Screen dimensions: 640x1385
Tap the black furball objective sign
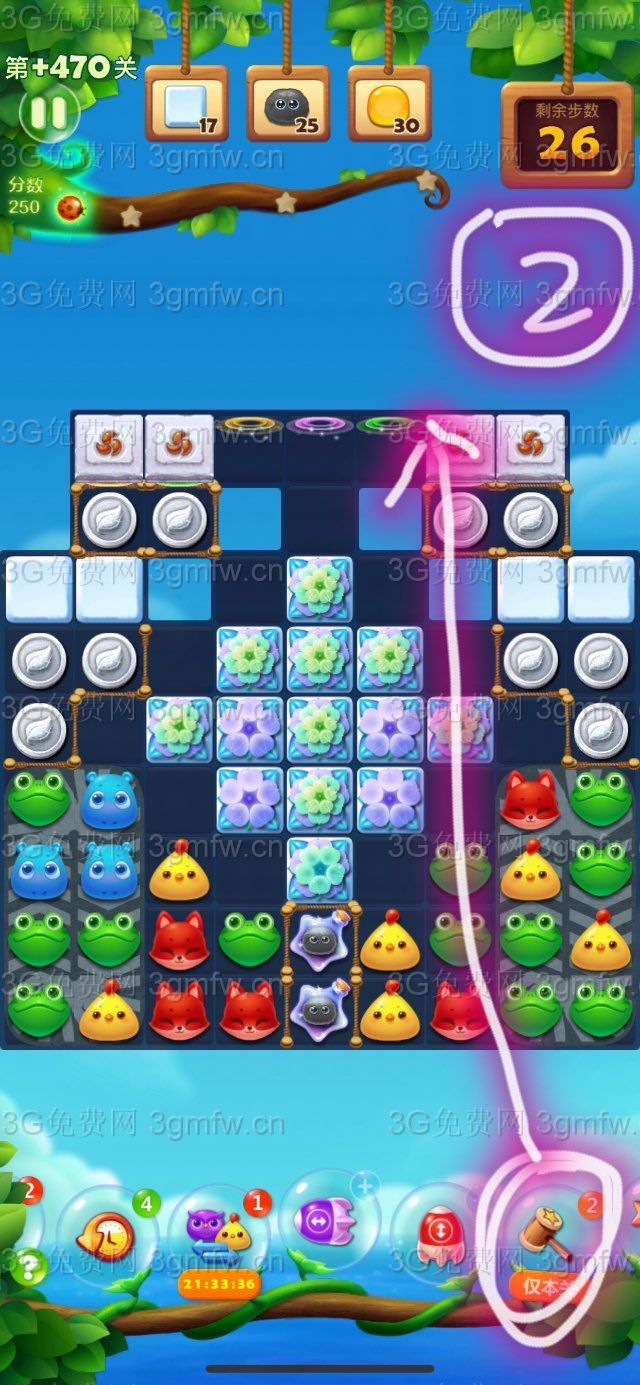tap(288, 105)
